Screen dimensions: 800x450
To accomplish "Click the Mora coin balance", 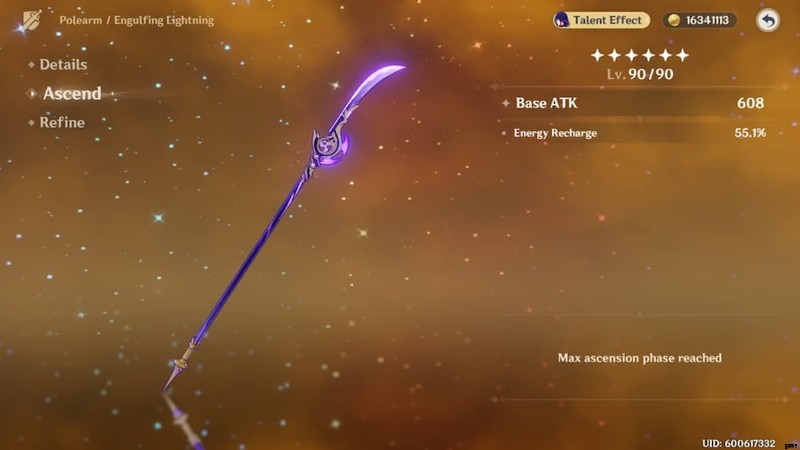I will pyautogui.click(x=699, y=20).
